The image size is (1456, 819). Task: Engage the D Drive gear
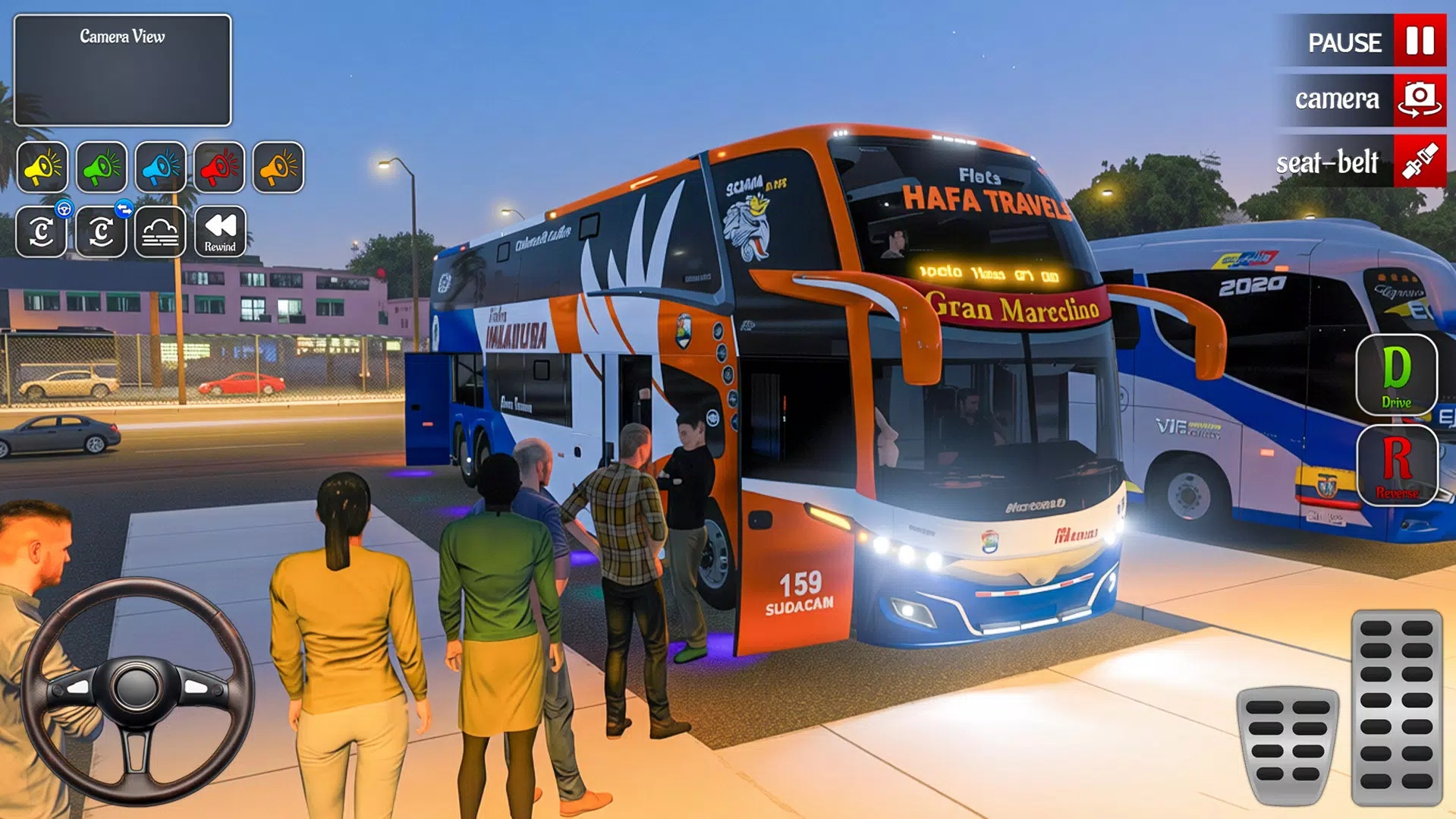pos(1396,376)
